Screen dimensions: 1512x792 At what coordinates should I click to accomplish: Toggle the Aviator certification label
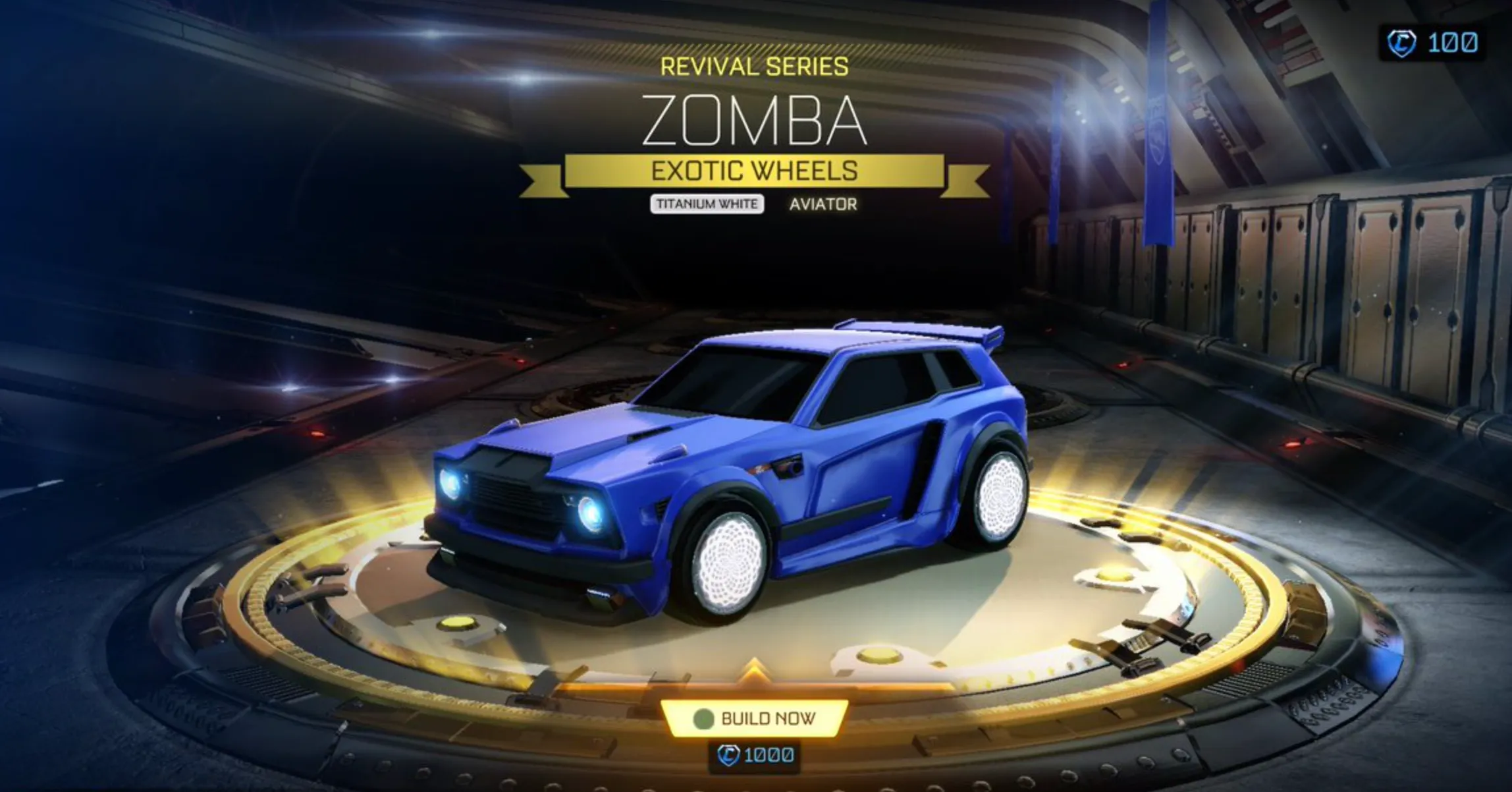coord(823,204)
